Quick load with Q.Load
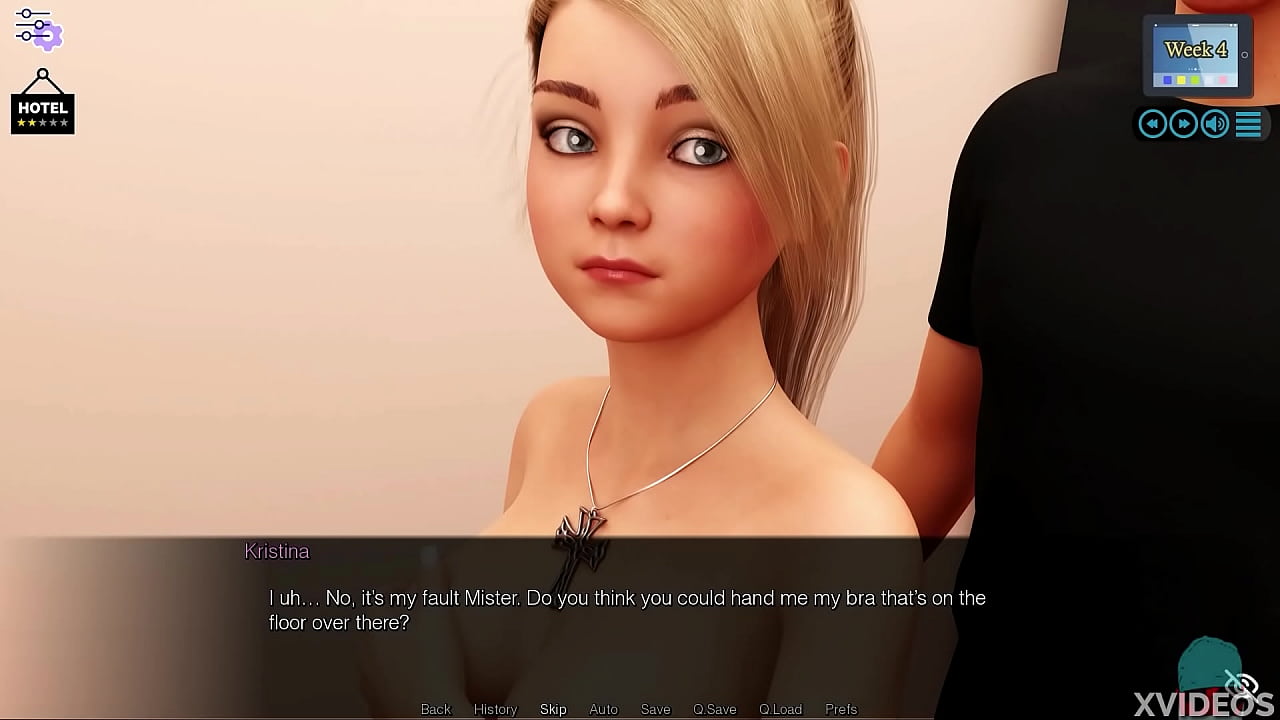 tap(780, 709)
